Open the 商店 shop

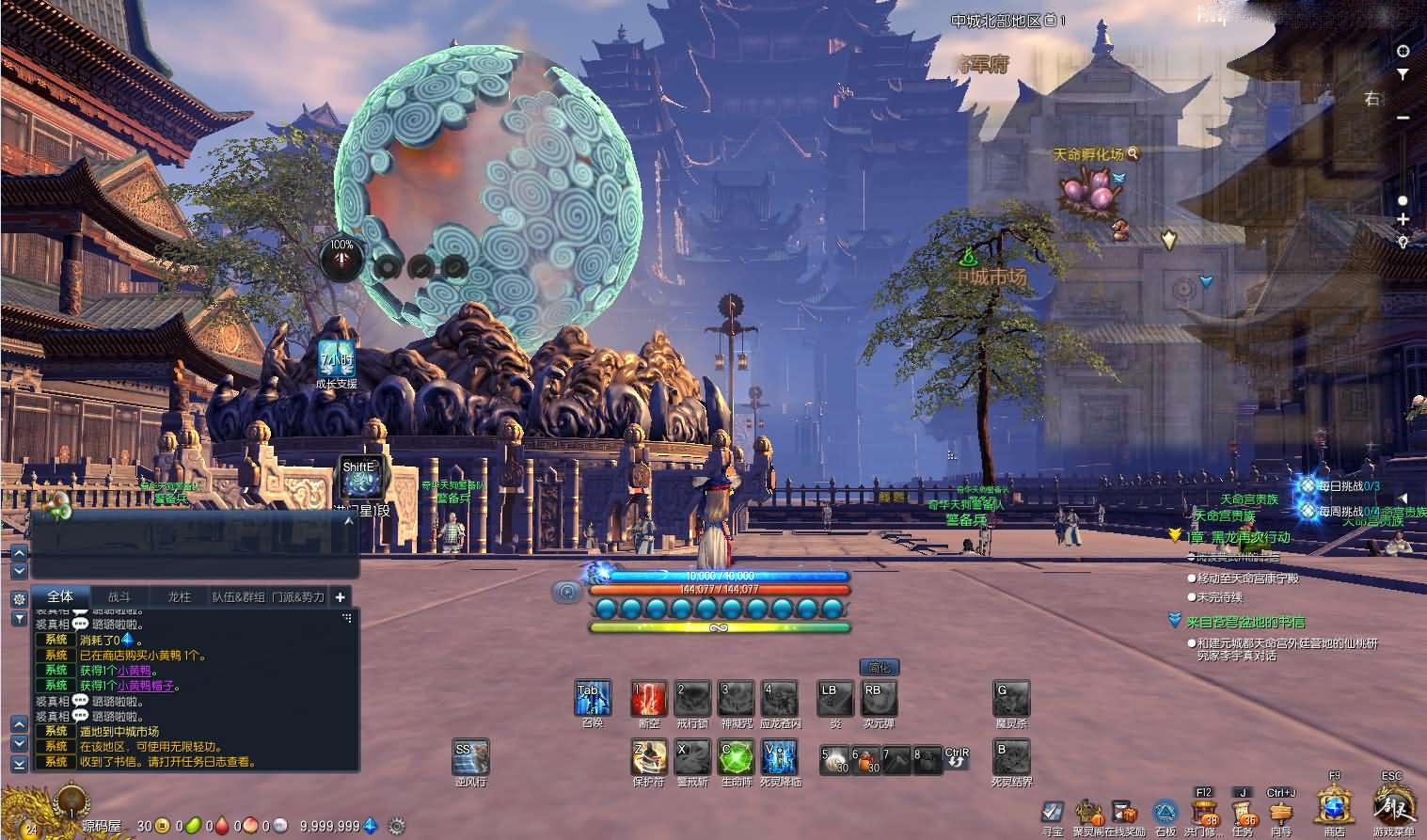1334,808
